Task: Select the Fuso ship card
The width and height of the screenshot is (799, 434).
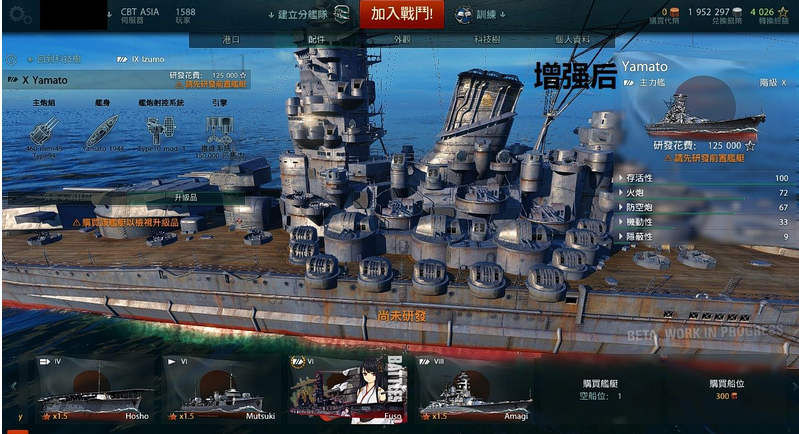Action: click(349, 389)
